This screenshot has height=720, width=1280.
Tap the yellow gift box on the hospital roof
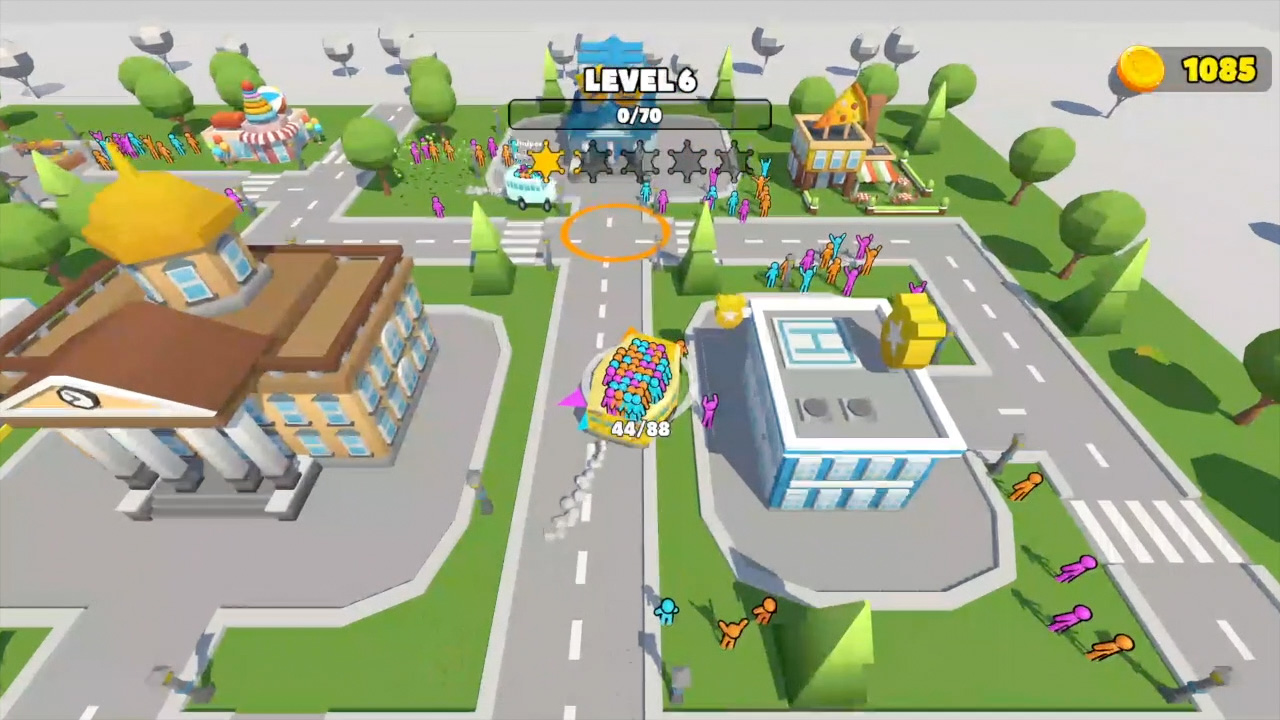pyautogui.click(x=731, y=310)
